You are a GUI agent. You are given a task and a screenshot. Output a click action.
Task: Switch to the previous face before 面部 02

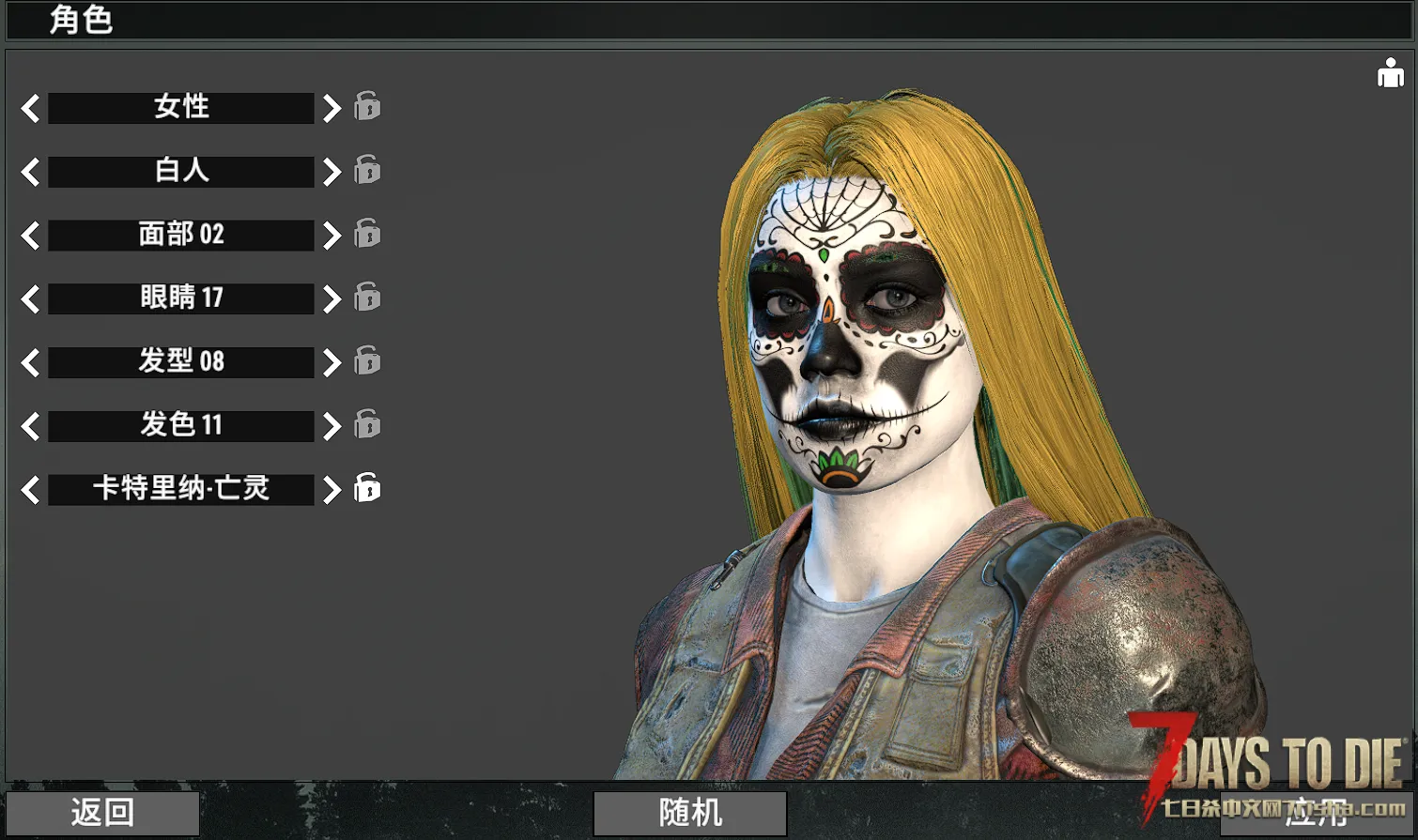(30, 235)
